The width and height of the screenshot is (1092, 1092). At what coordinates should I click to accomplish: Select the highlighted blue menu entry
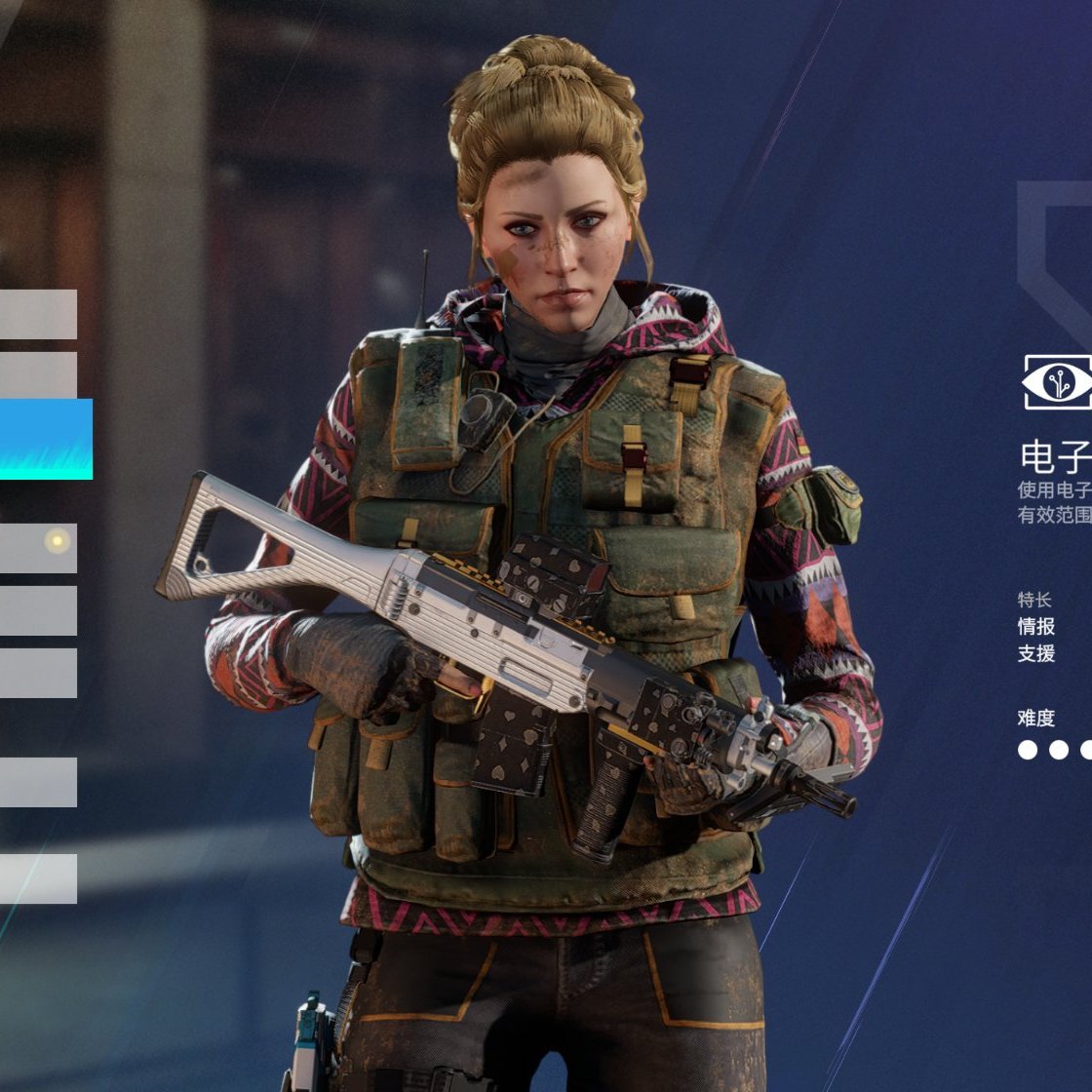pos(45,439)
